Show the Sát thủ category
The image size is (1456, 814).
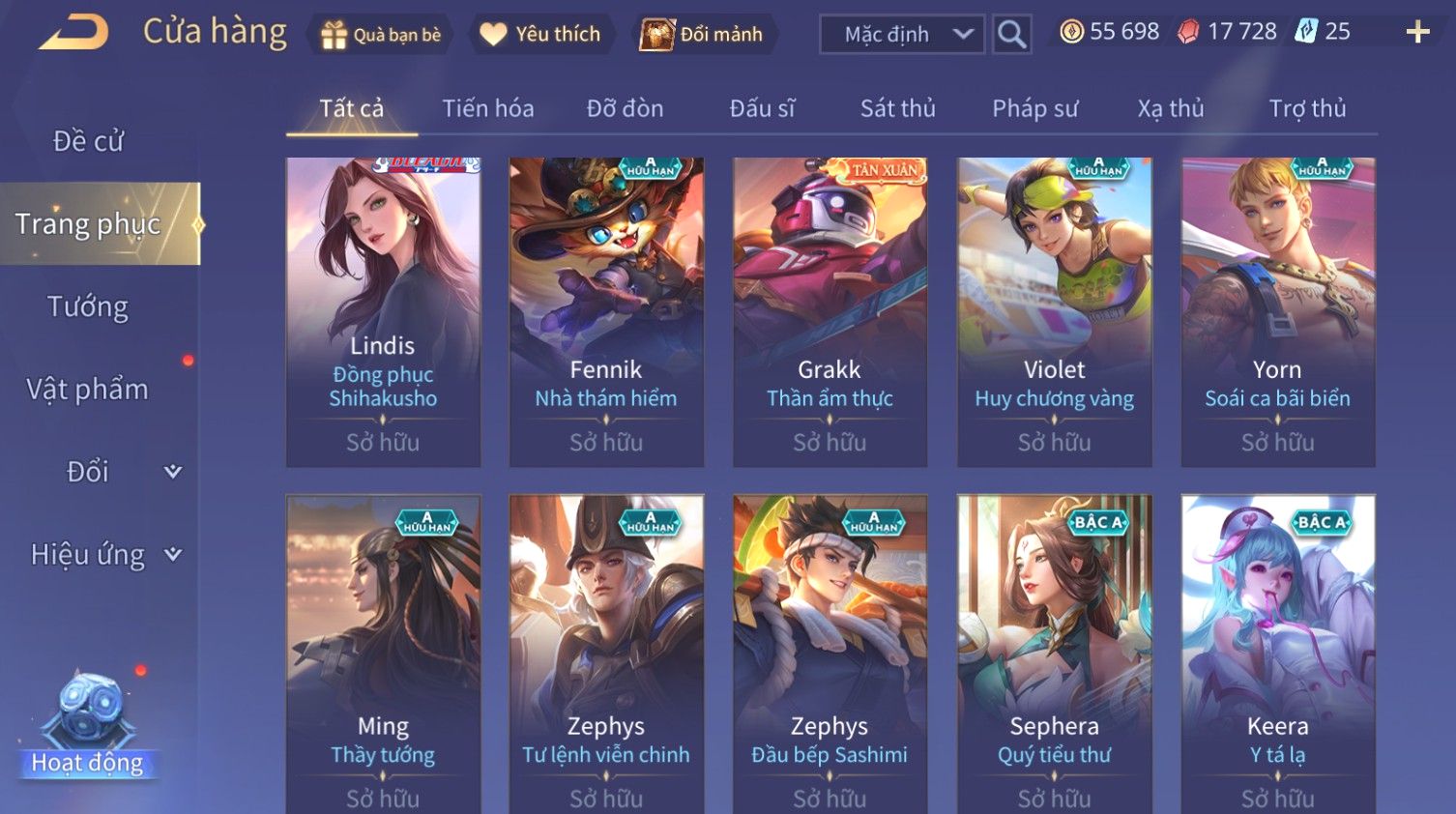coord(897,108)
